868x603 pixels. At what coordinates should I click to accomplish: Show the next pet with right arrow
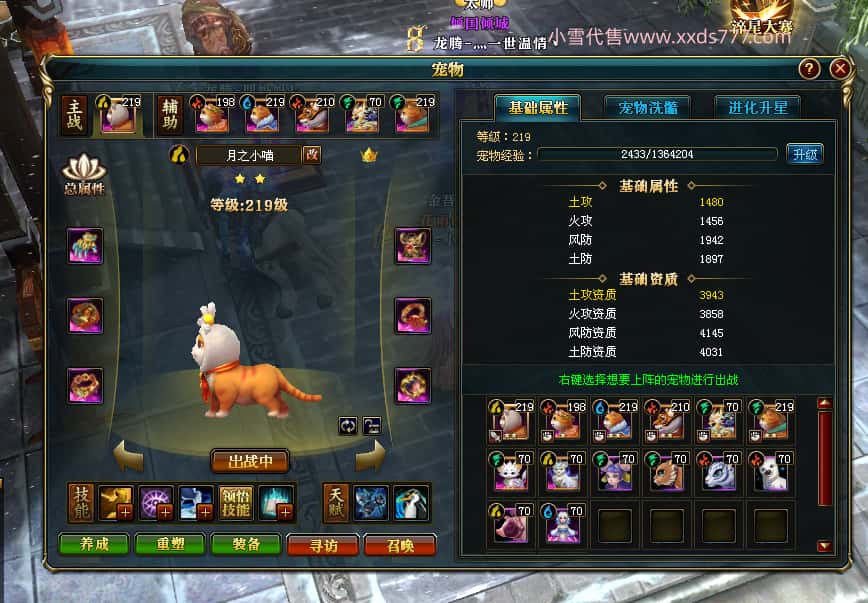pyautogui.click(x=370, y=458)
